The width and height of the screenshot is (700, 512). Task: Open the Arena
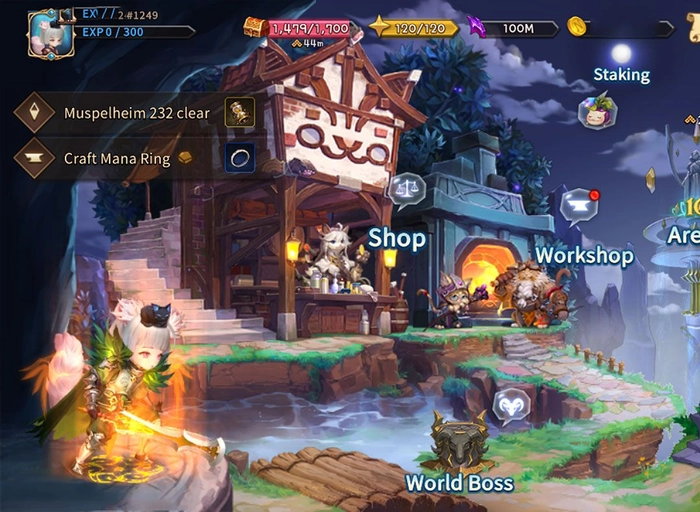pyautogui.click(x=684, y=236)
